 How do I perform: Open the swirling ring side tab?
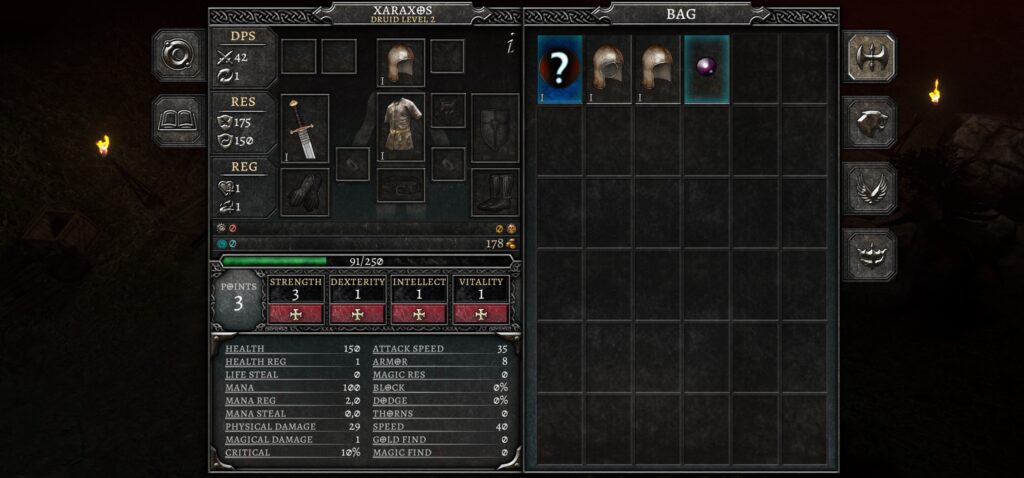click(178, 55)
